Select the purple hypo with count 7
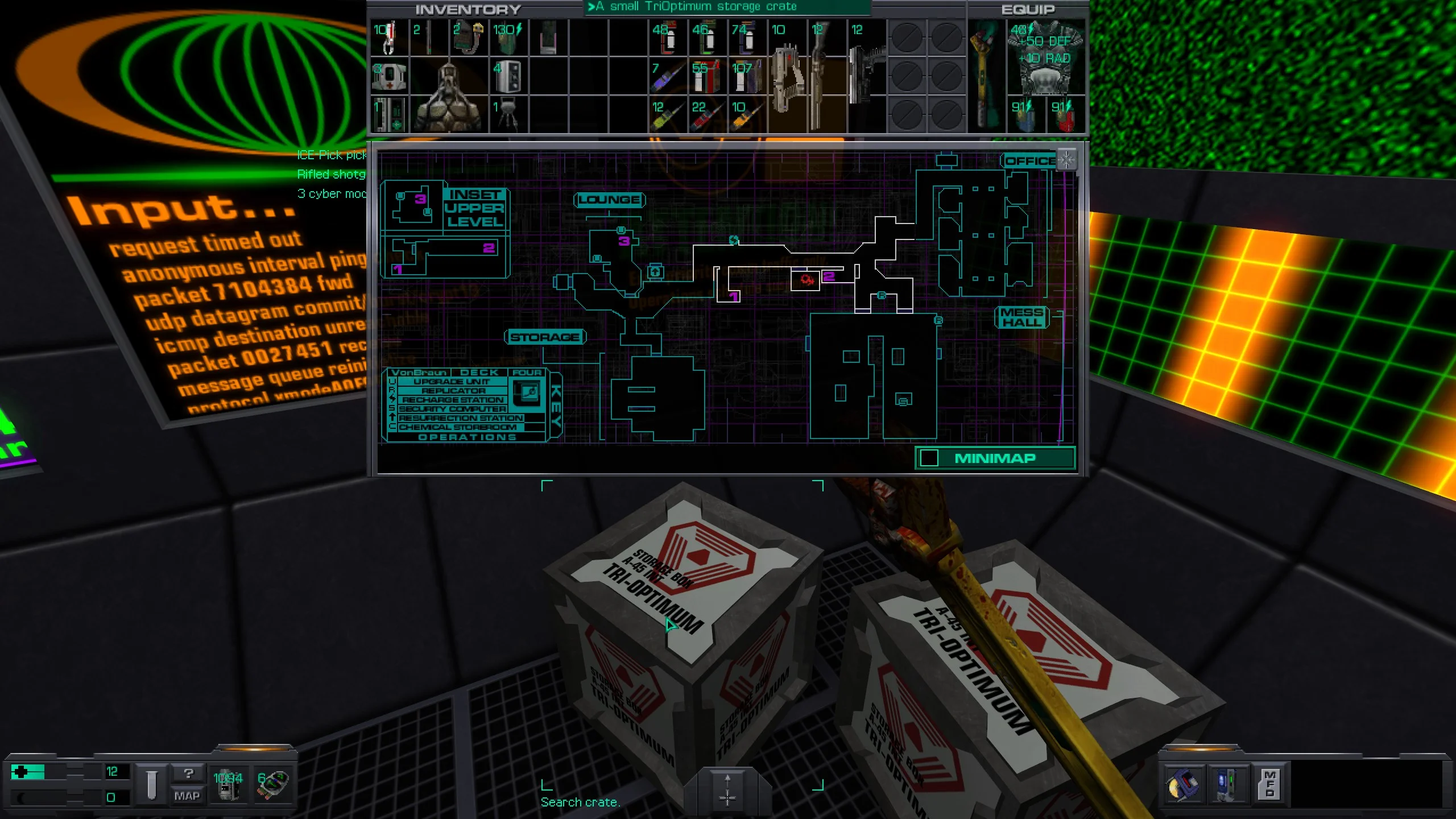The height and width of the screenshot is (819, 1456). point(668,76)
